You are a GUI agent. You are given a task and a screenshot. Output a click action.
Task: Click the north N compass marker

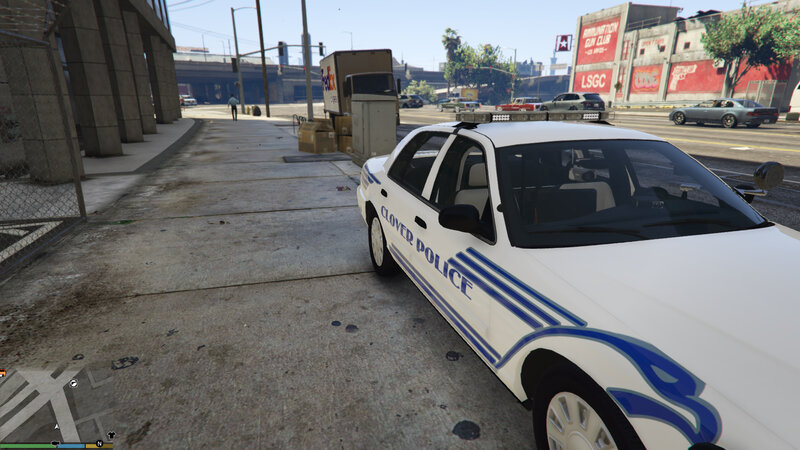[x=99, y=443]
